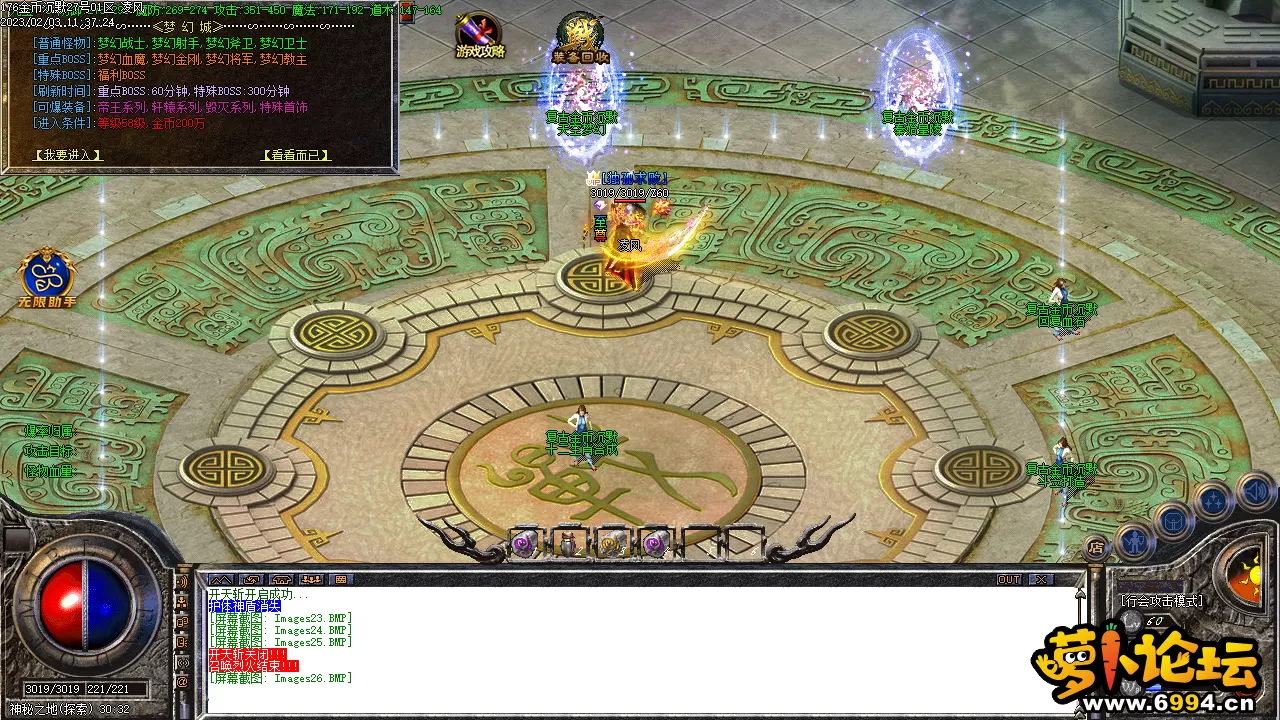Image resolution: width=1280 pixels, height=720 pixels.
Task: Close the game with the X button
Action: [1041, 580]
